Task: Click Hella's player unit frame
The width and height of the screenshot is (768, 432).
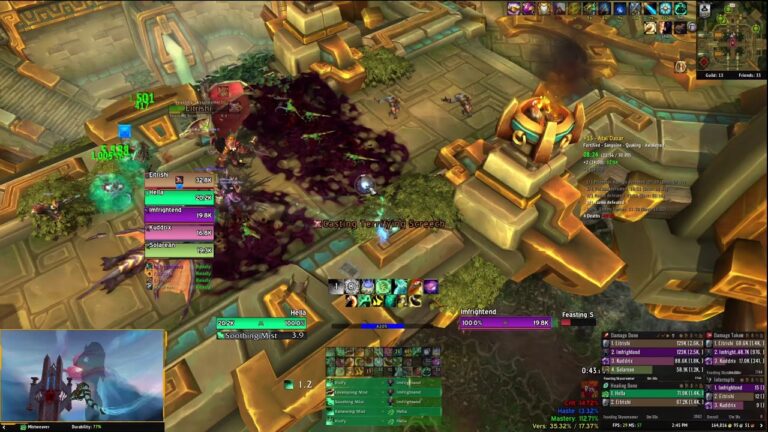Action: [x=260, y=323]
